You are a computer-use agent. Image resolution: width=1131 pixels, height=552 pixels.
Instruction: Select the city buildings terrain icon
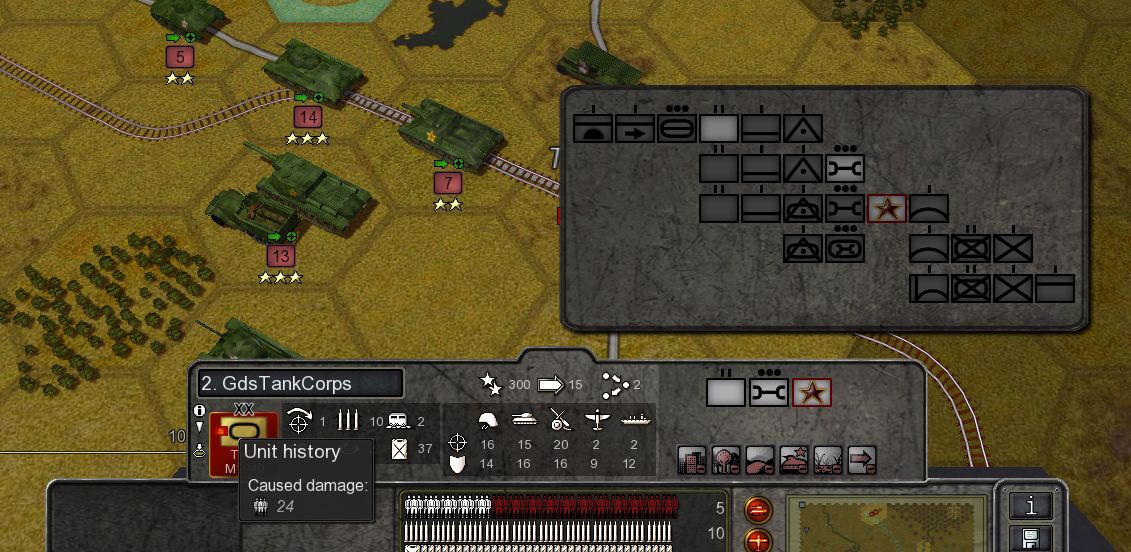(x=692, y=461)
